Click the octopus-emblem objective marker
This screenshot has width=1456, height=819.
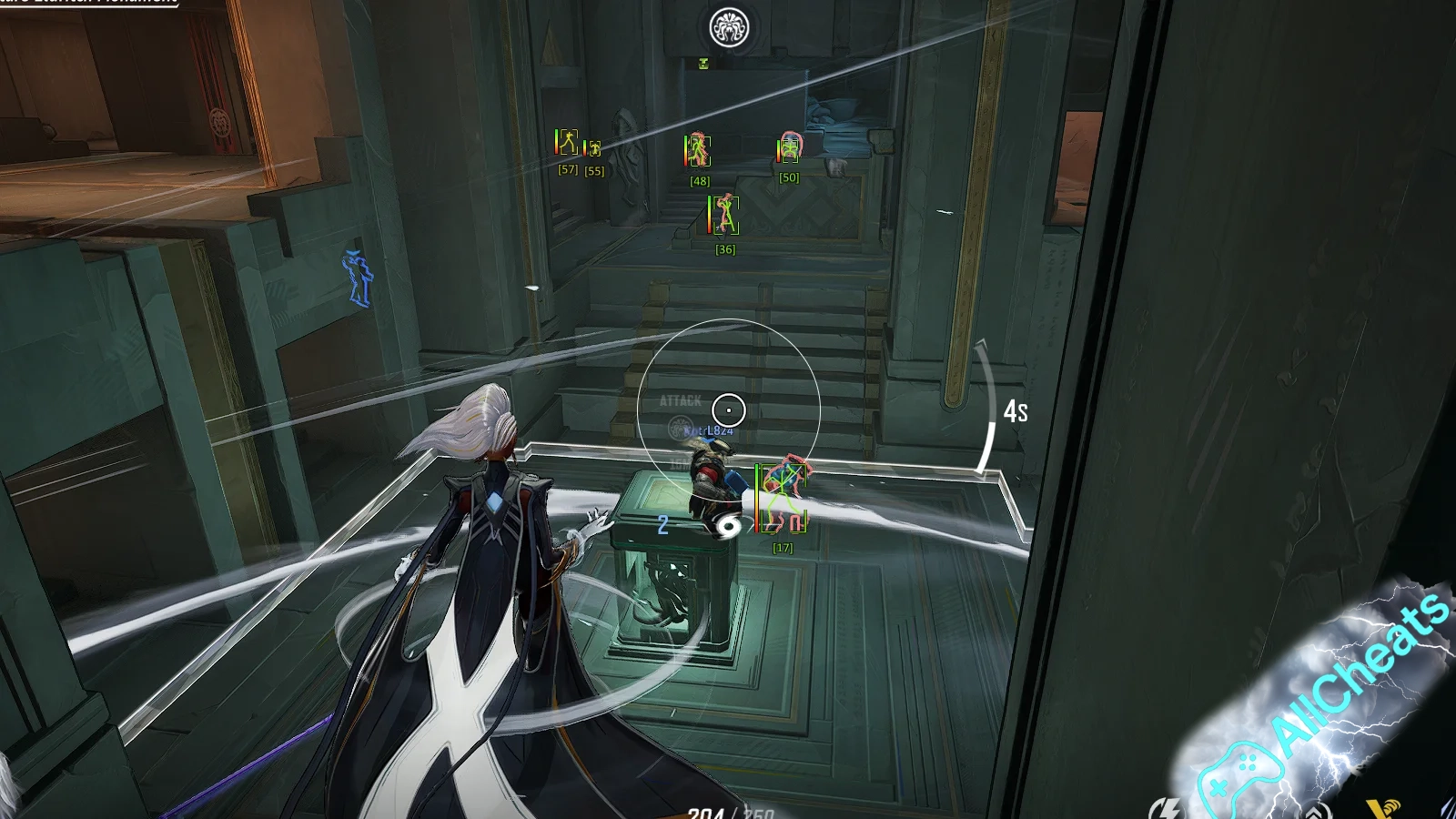coord(729,28)
